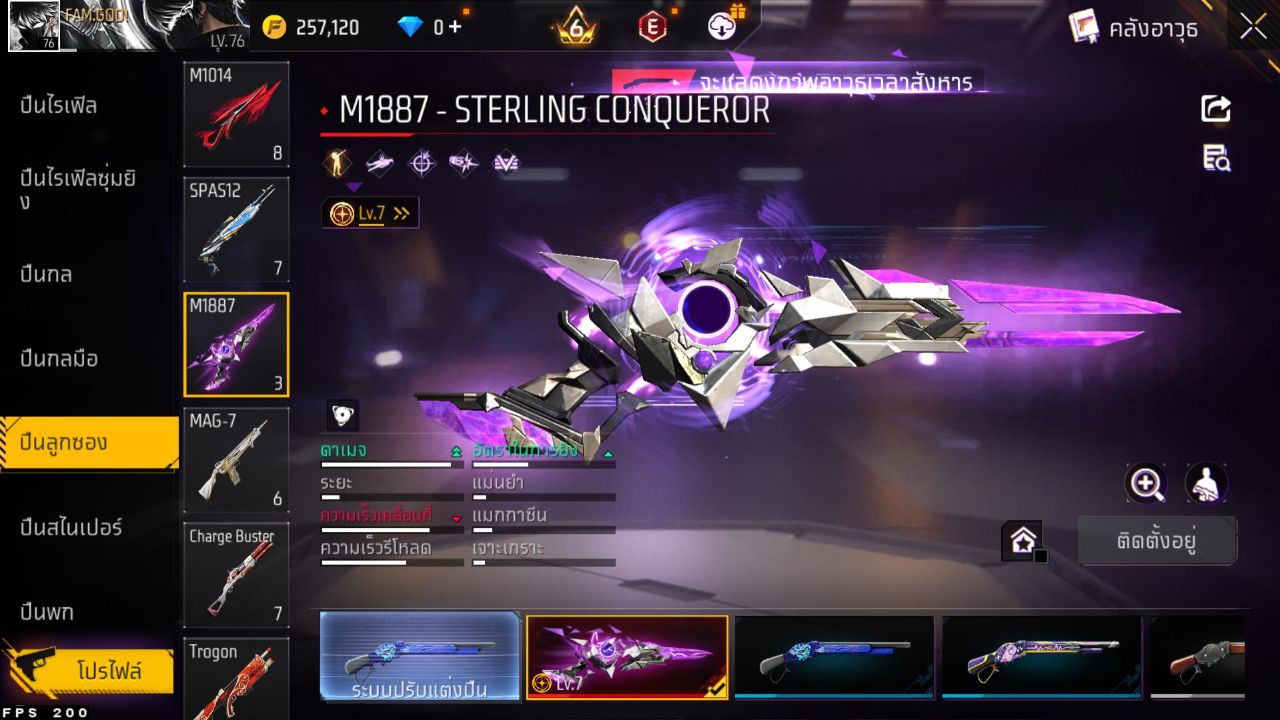Open the ระบบปรับแต่งปืน customization card
This screenshot has height=720, width=1280.
420,656
